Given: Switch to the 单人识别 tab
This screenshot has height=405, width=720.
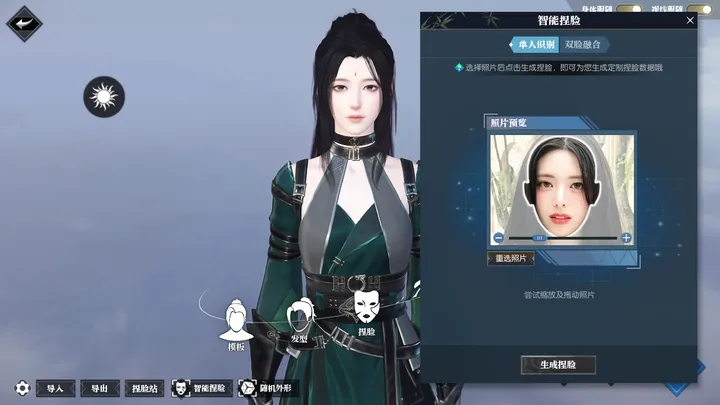Looking at the screenshot, I should pyautogui.click(x=533, y=45).
